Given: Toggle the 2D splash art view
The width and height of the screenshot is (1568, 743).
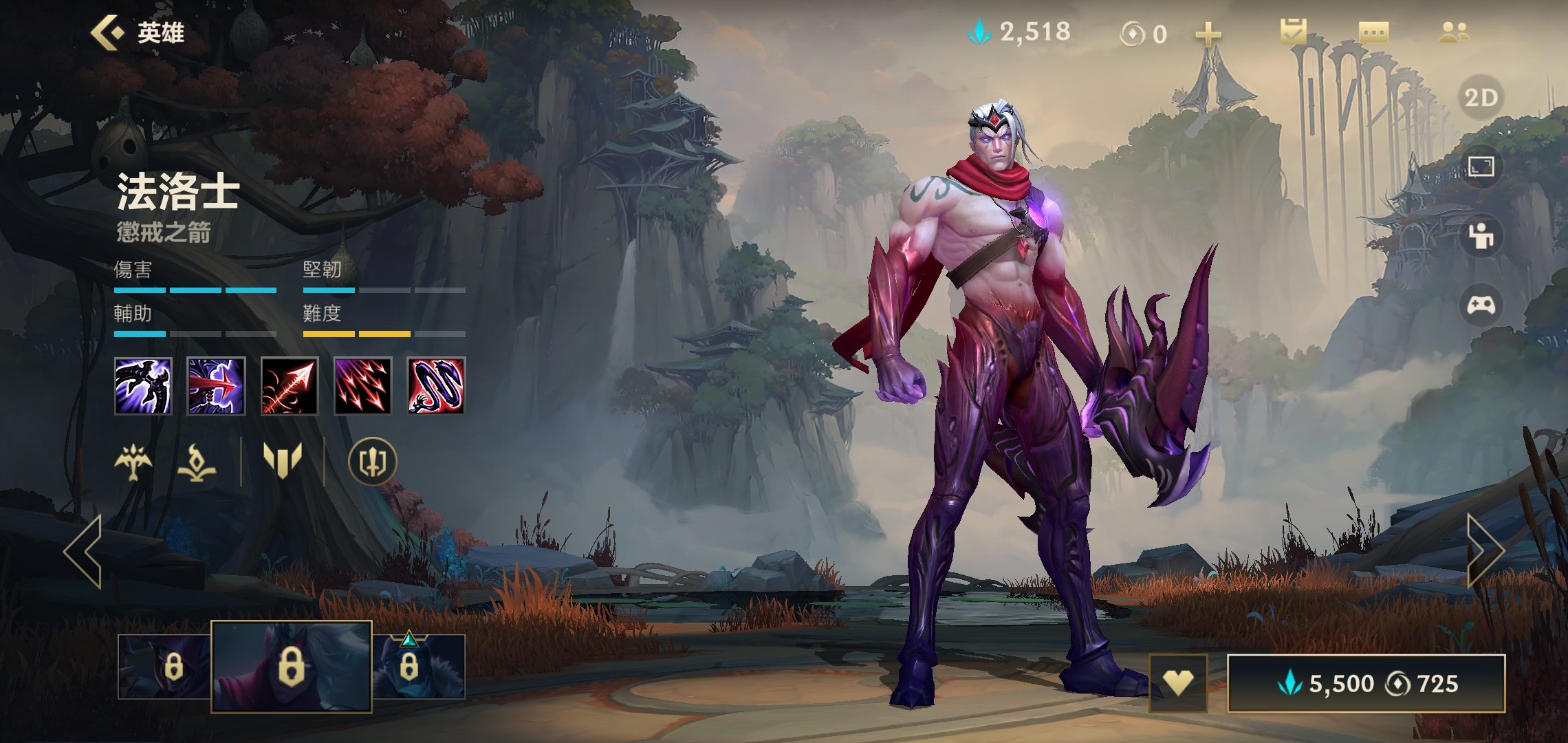Looking at the screenshot, I should 1481,98.
